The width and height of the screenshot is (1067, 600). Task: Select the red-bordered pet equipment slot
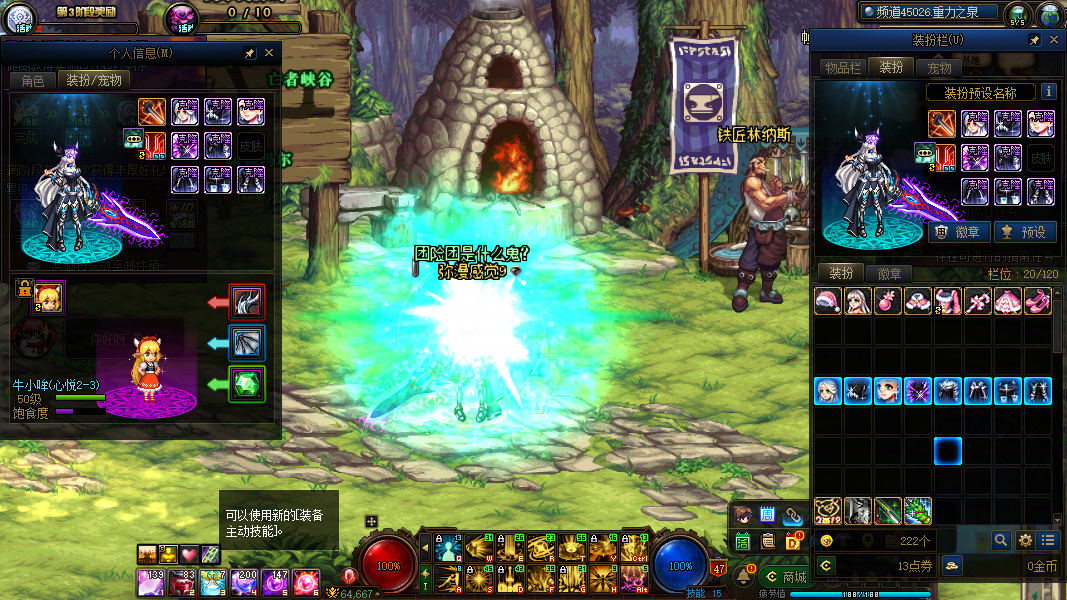pyautogui.click(x=246, y=301)
